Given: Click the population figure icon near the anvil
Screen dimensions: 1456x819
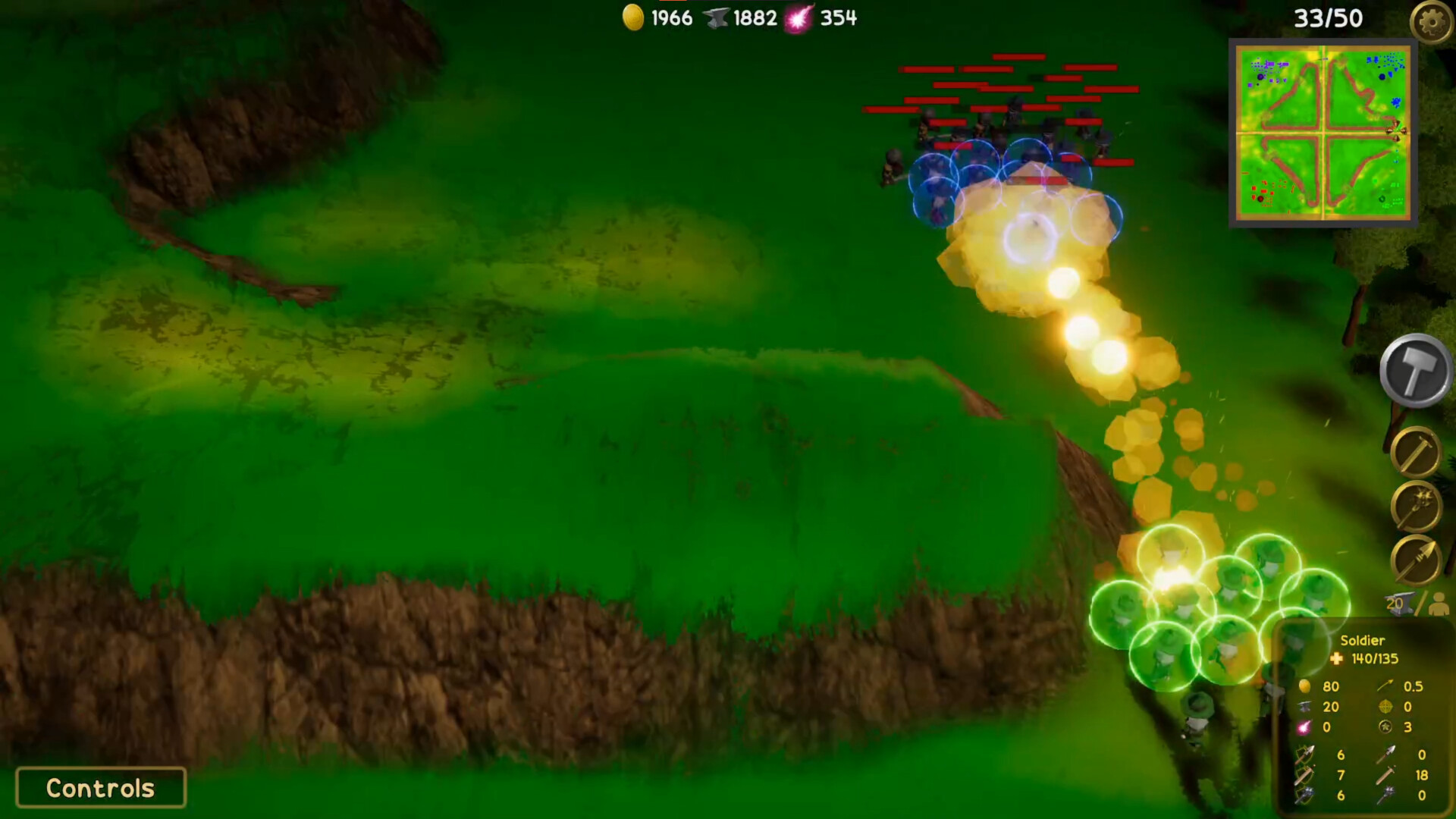Looking at the screenshot, I should [x=1439, y=605].
